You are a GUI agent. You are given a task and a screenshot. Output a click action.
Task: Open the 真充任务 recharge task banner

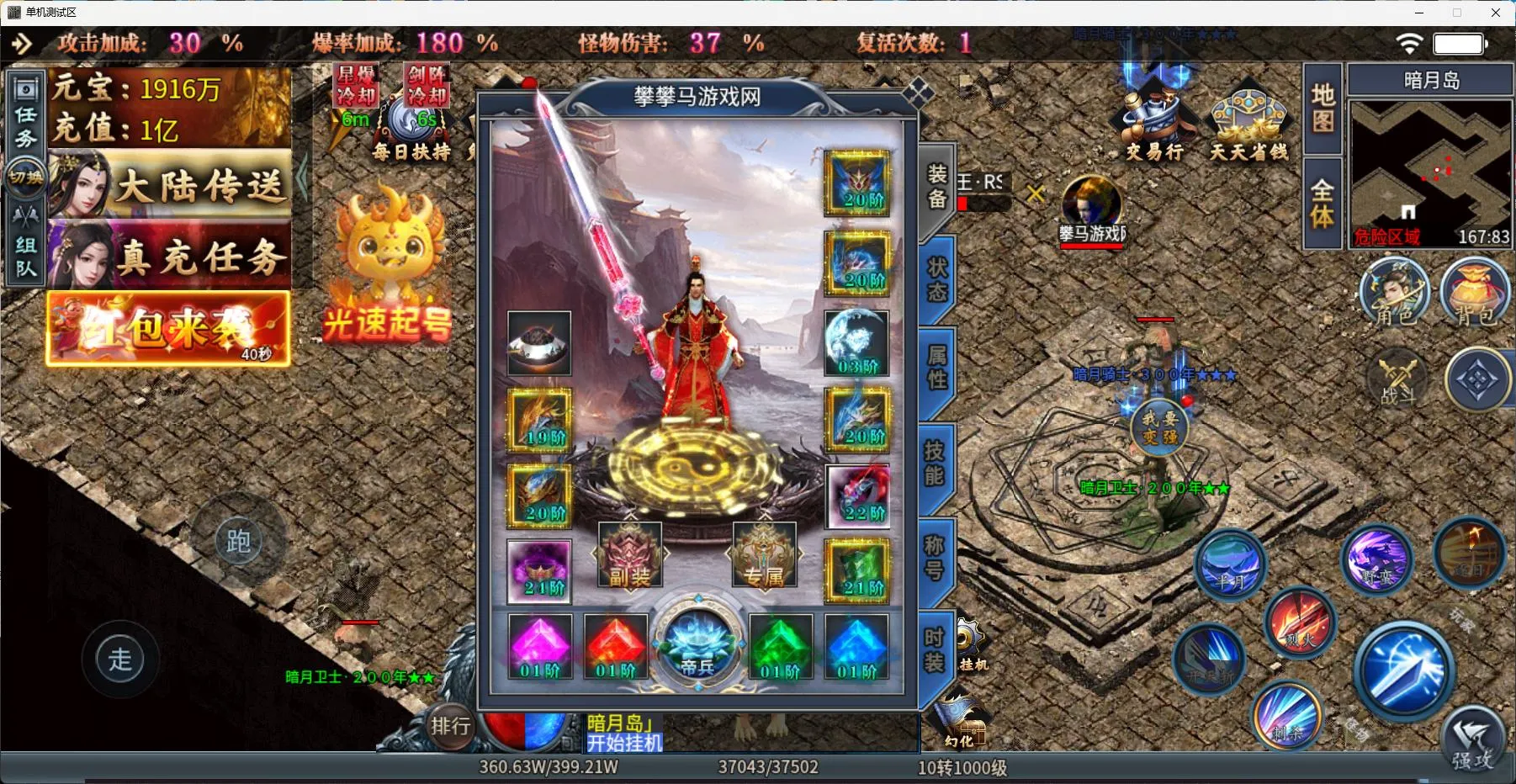[170, 256]
